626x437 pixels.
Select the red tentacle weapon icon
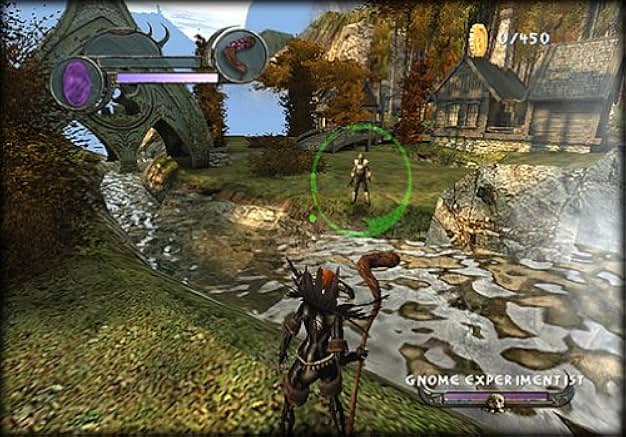[x=240, y=53]
